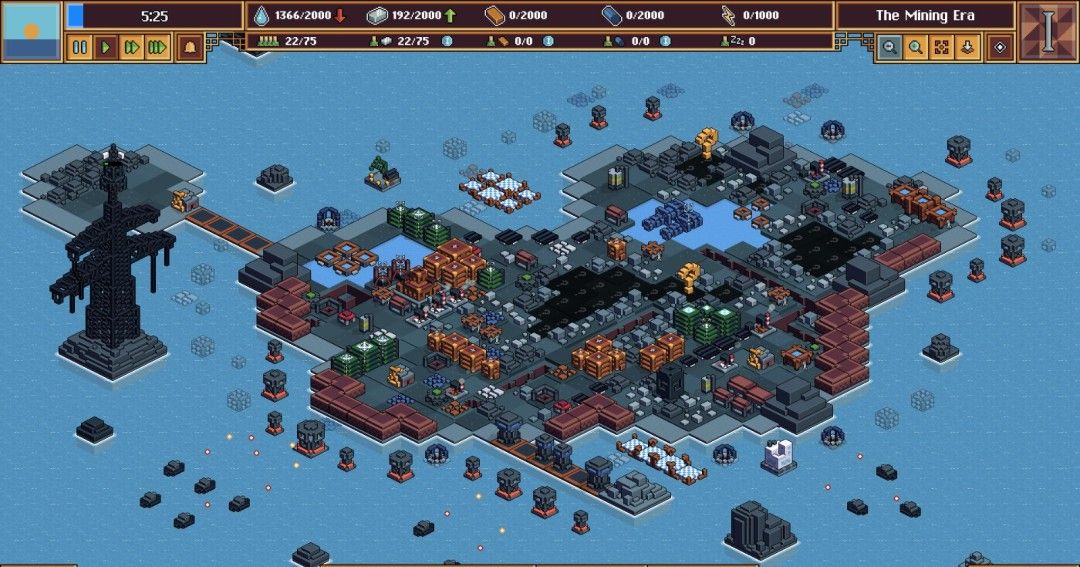Click the day-night sun portrait
The width and height of the screenshot is (1080, 567).
[x=31, y=31]
